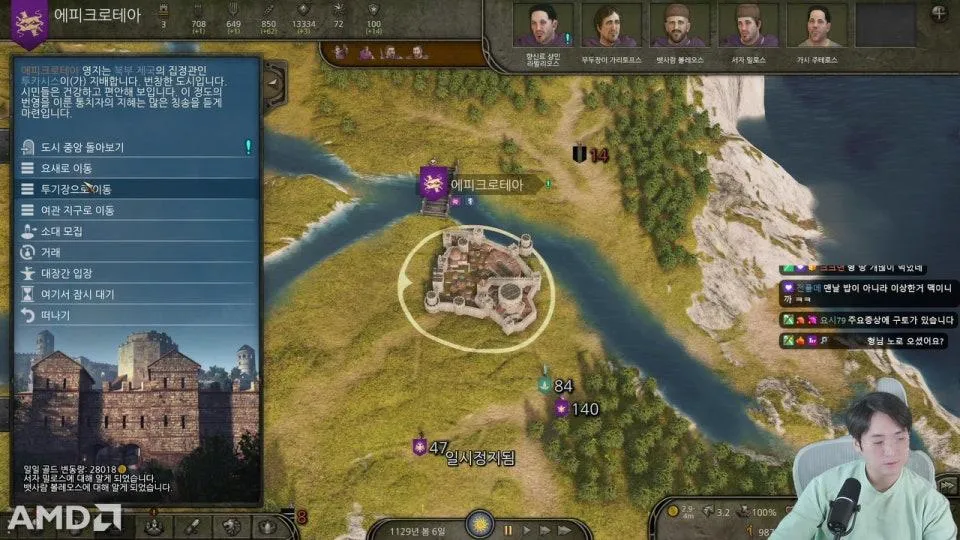
Task: Choose 투기장으로 이동 (go to the arena)
Action: point(76,189)
